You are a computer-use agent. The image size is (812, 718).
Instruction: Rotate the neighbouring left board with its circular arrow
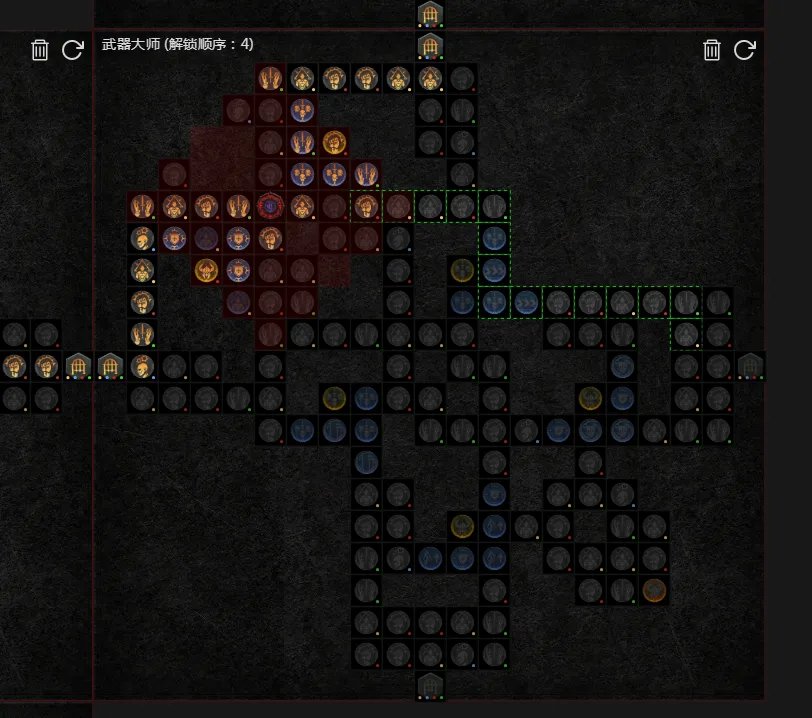click(72, 50)
